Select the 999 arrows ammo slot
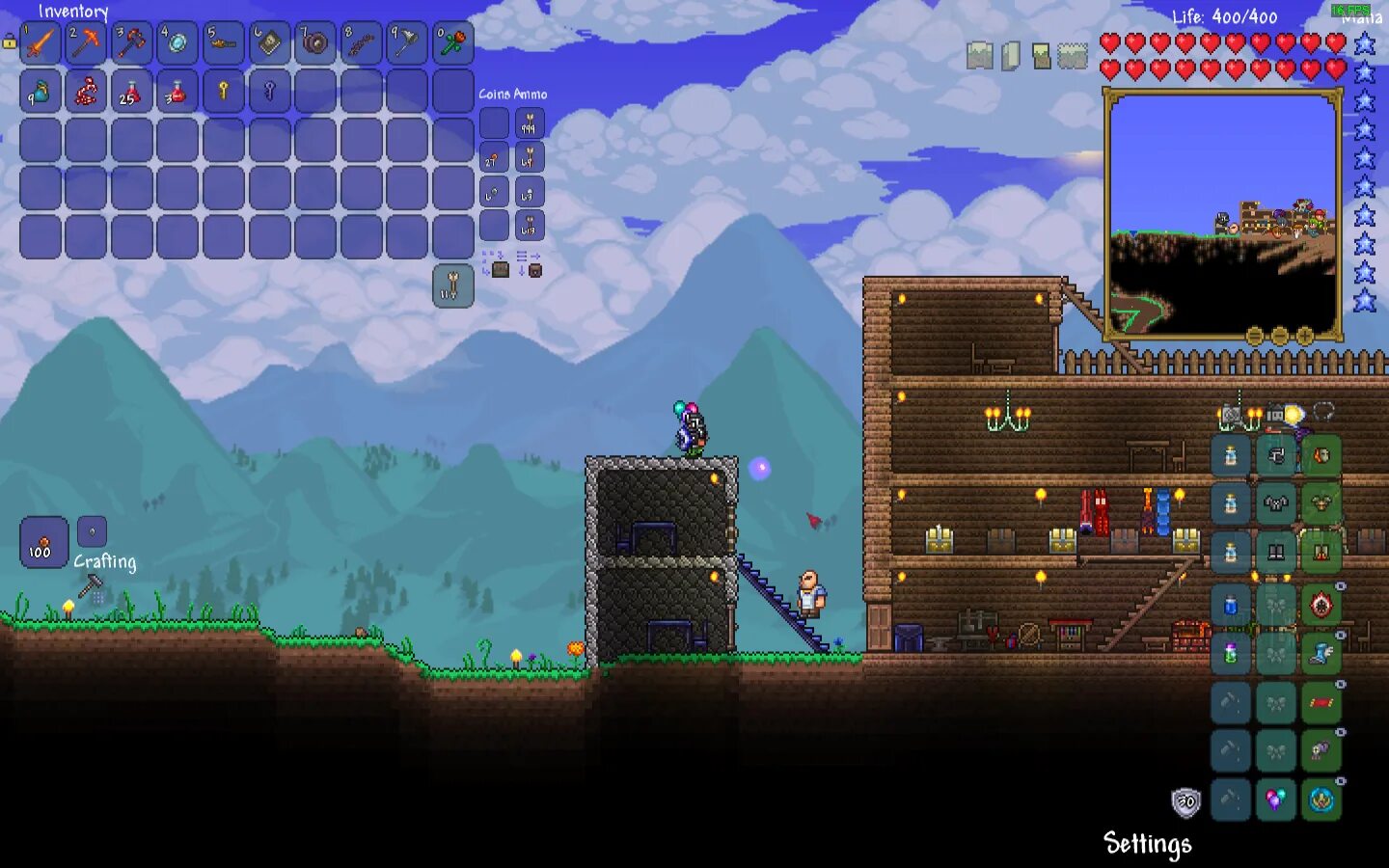The image size is (1389, 868). tap(530, 123)
